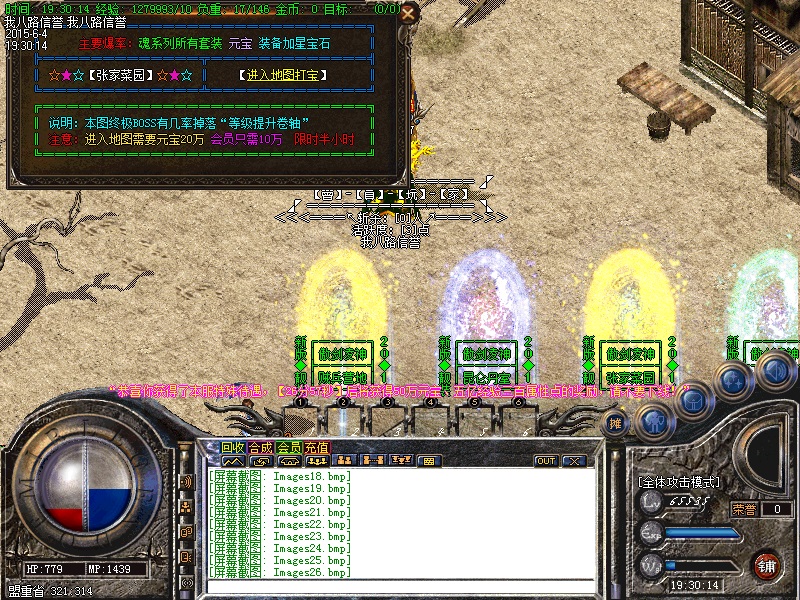Open the bag box round icon
Viewport: 800px width, 600px height.
coord(694,401)
